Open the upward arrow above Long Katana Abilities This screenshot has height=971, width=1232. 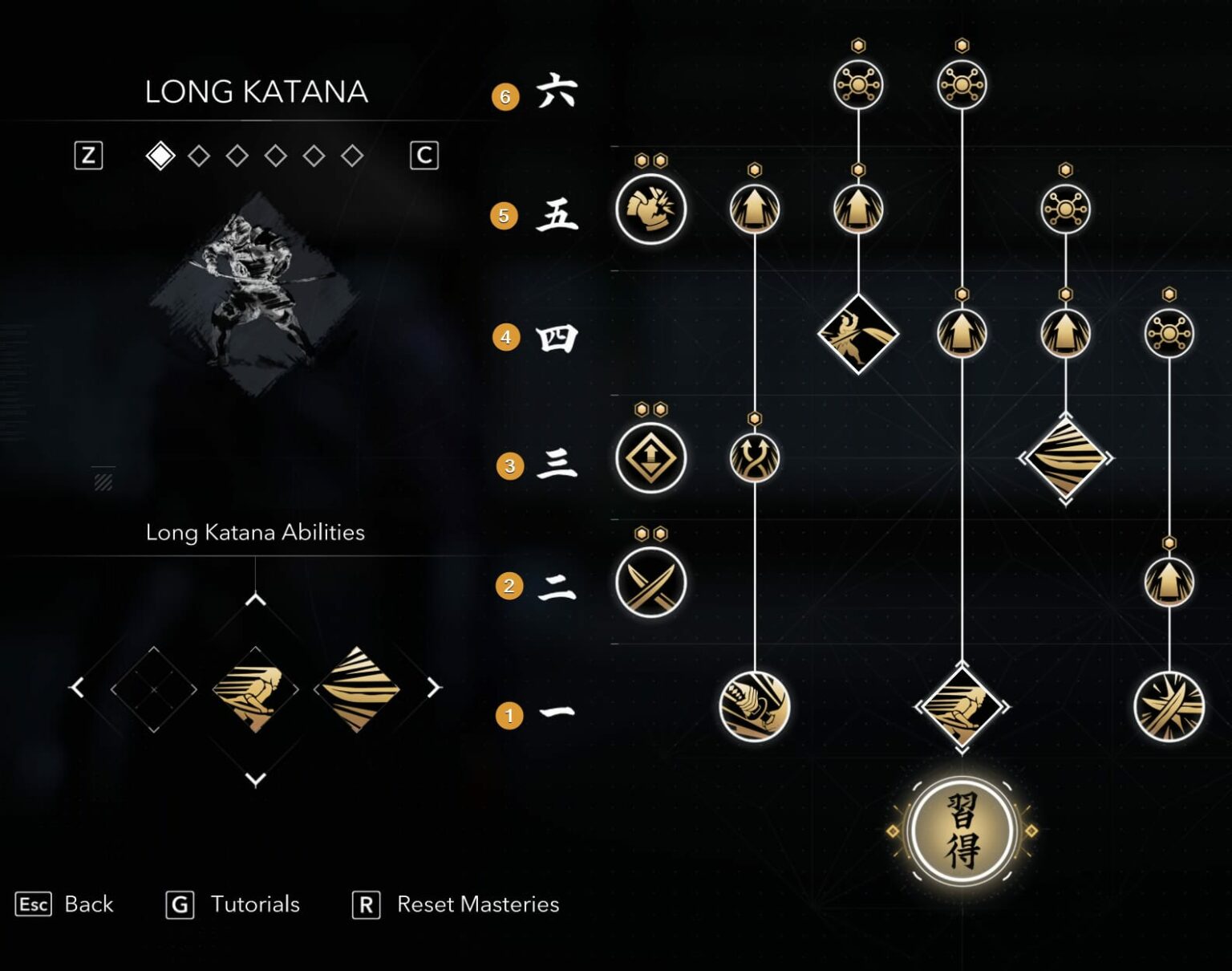[255, 598]
